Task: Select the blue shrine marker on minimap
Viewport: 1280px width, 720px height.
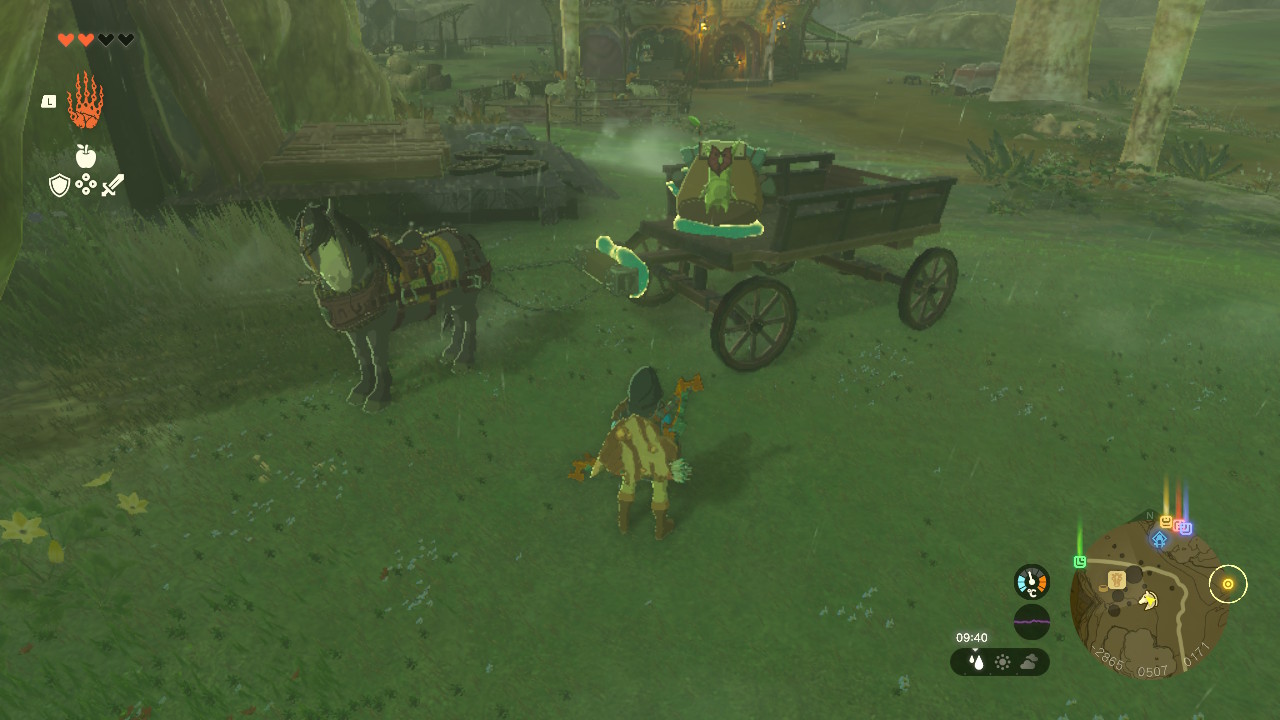Action: coord(1159,539)
